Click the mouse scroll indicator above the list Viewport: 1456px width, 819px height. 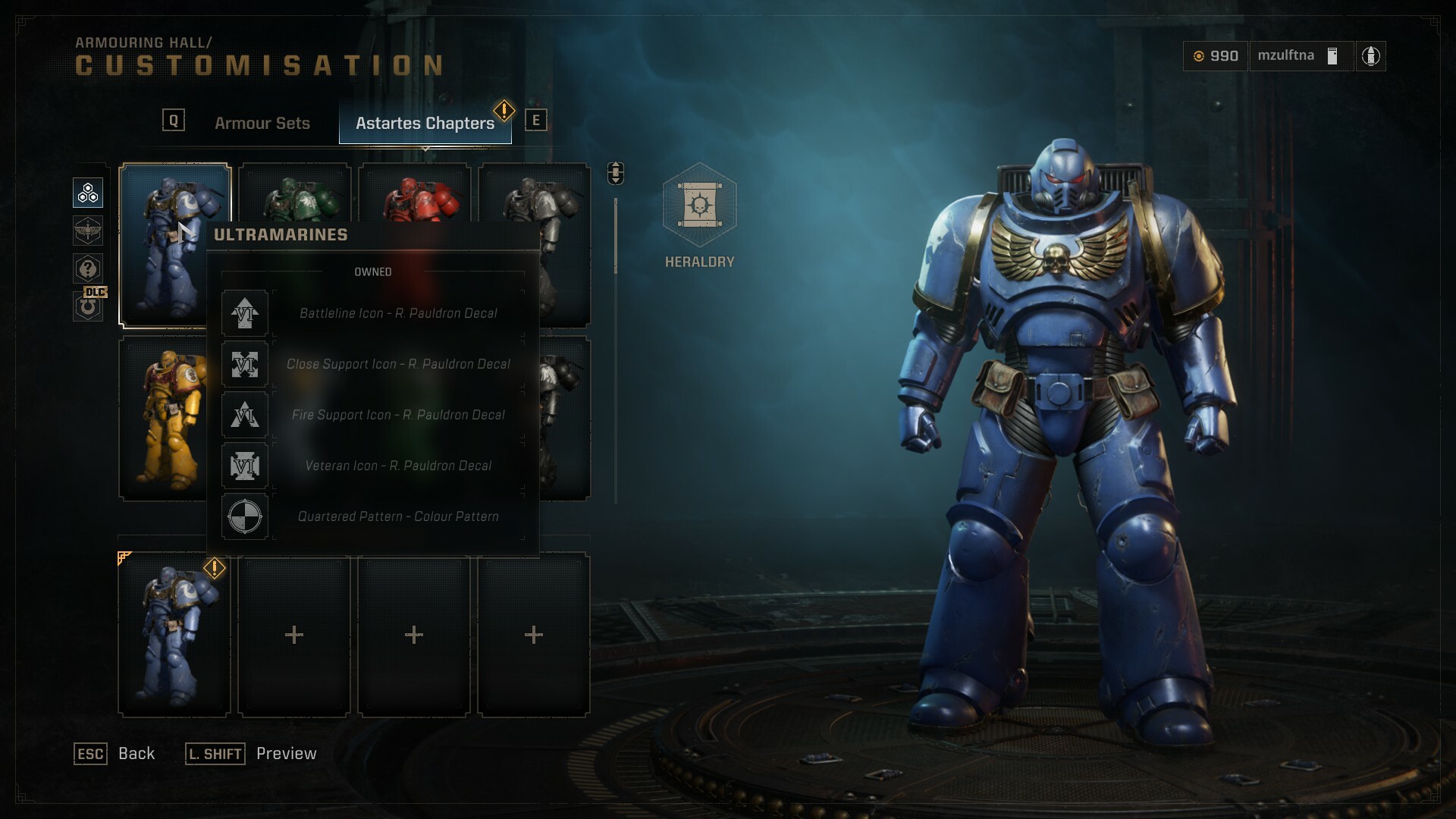[614, 173]
